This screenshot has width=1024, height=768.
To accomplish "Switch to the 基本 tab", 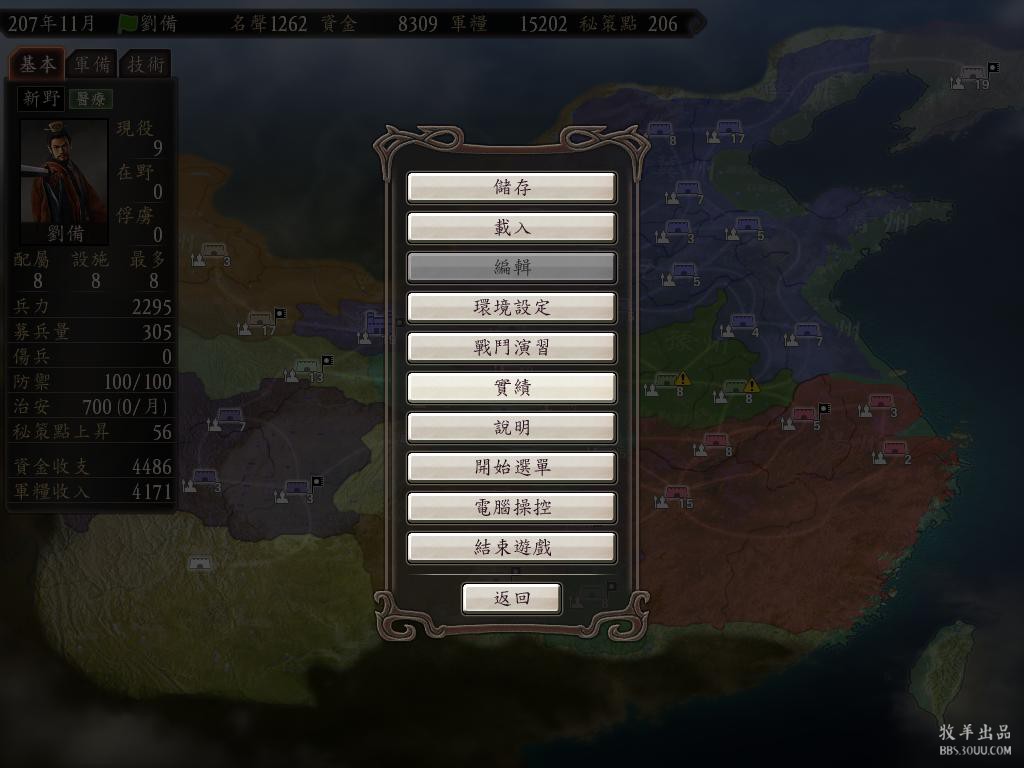I will click(37, 65).
